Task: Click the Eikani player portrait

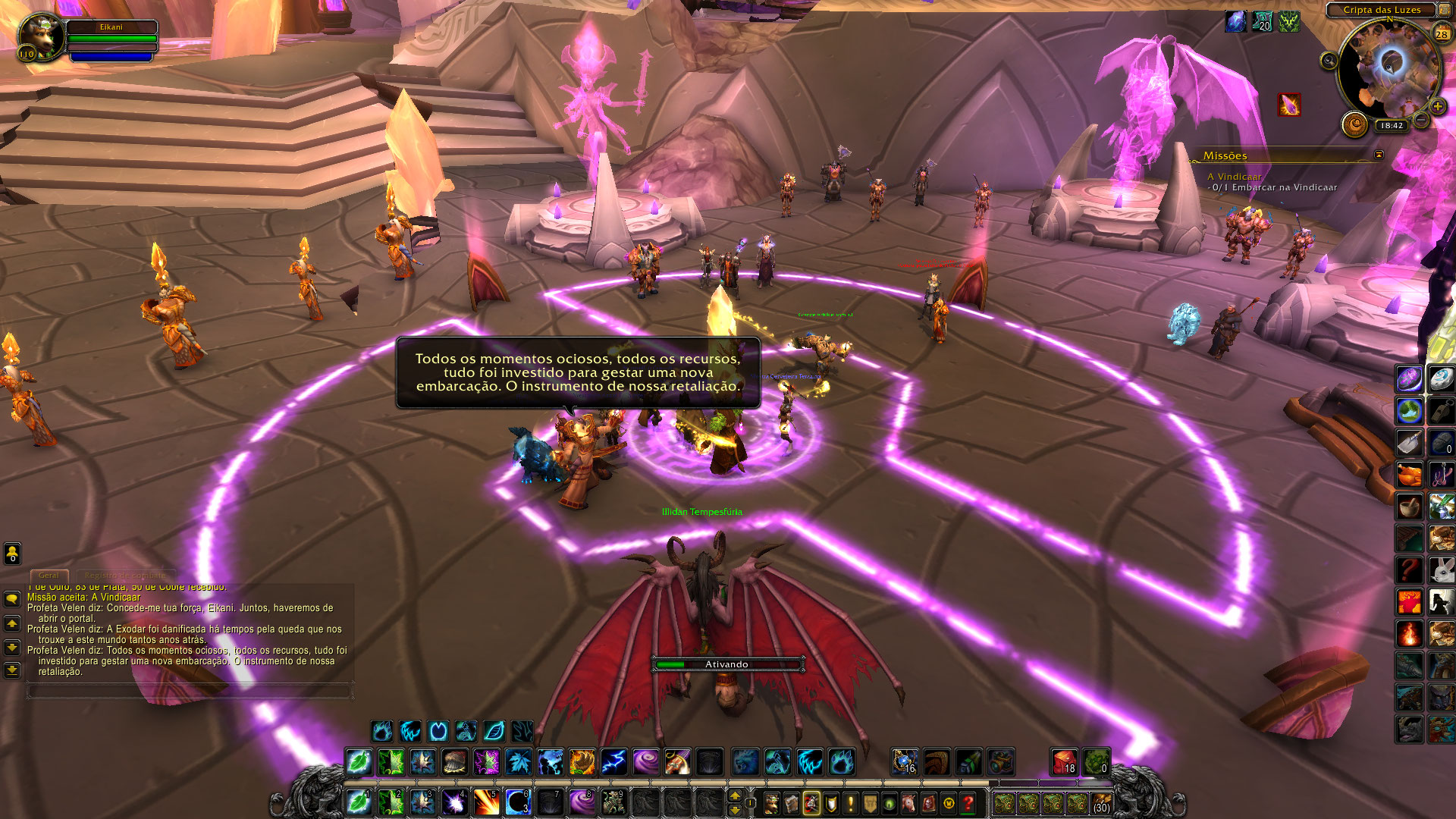Action: click(40, 36)
